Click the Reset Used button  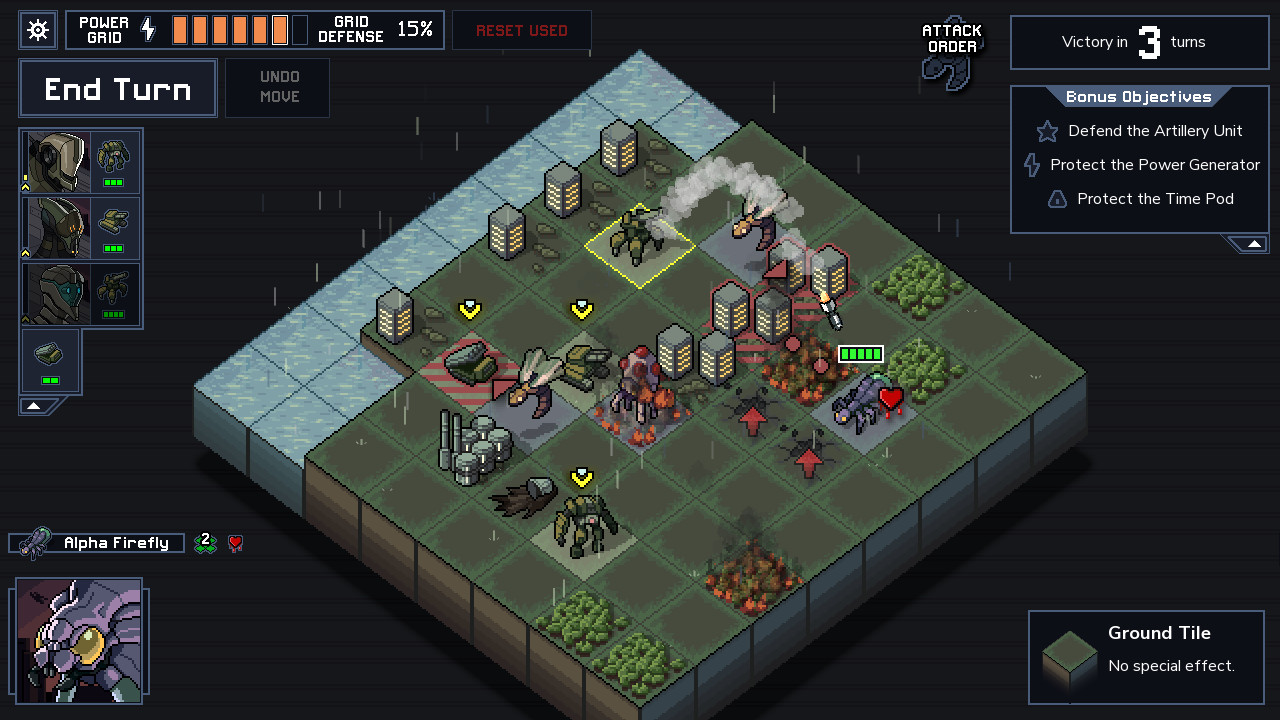(x=521, y=30)
